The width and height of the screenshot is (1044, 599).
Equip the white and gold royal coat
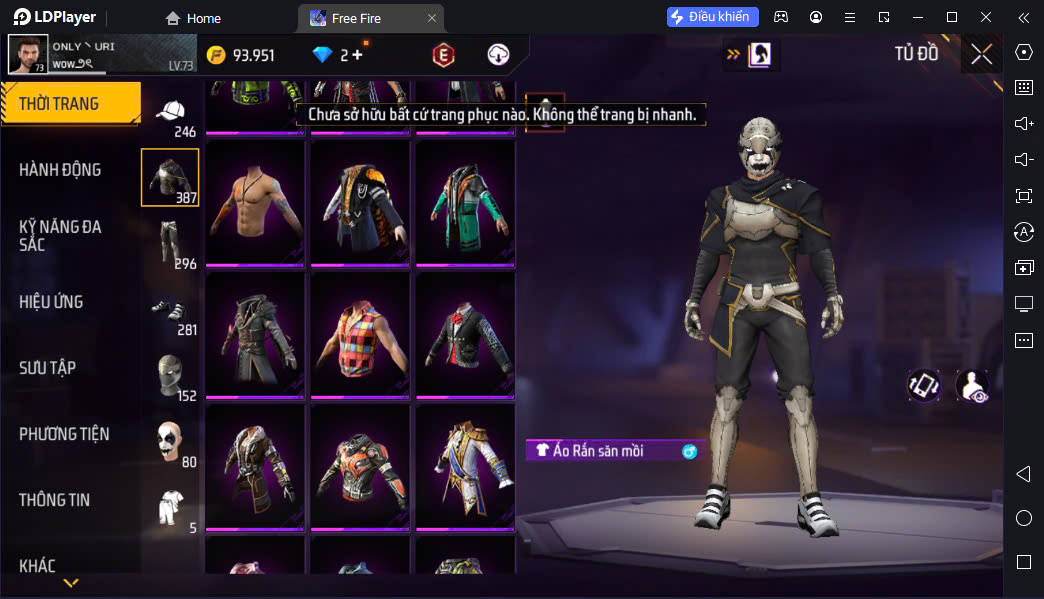coord(465,466)
